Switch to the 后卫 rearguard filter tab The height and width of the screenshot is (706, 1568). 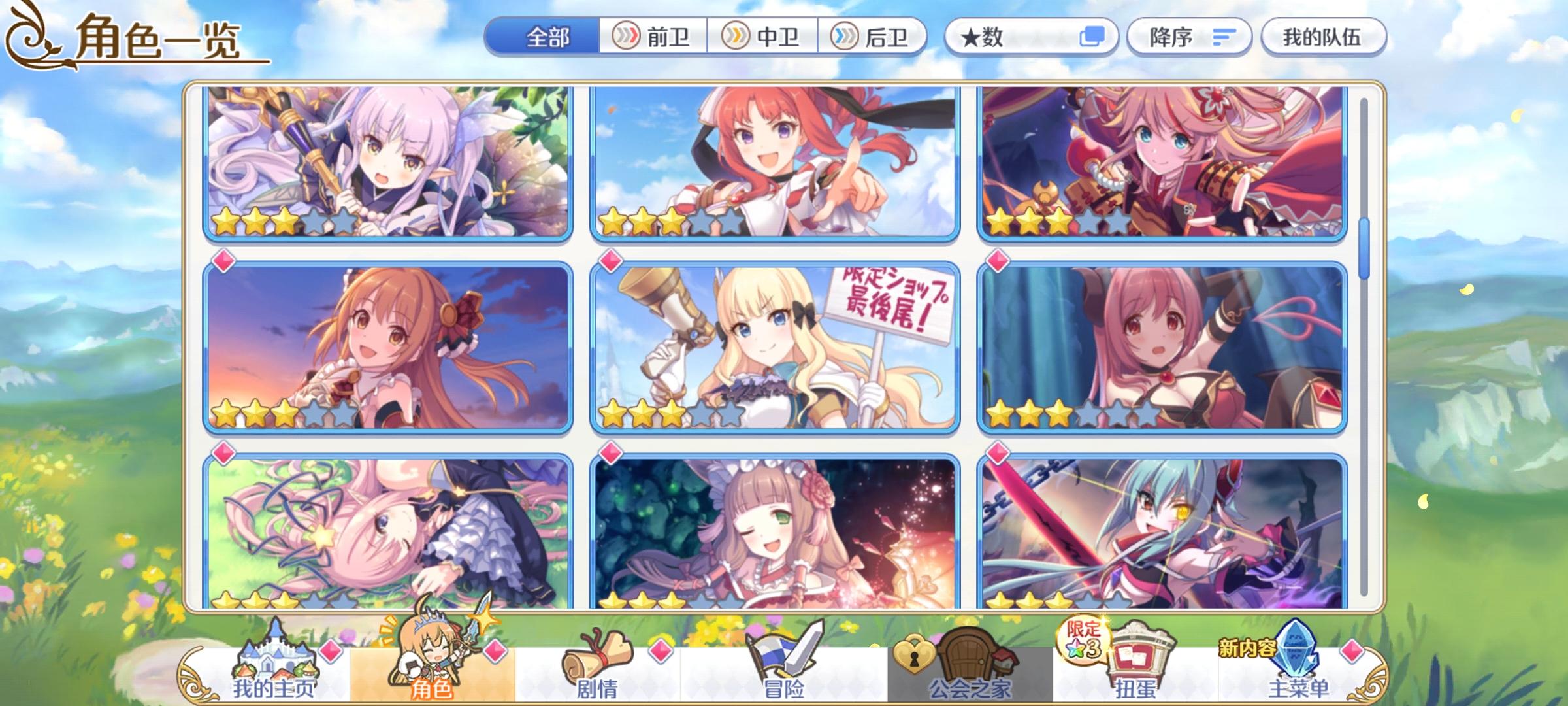click(872, 37)
